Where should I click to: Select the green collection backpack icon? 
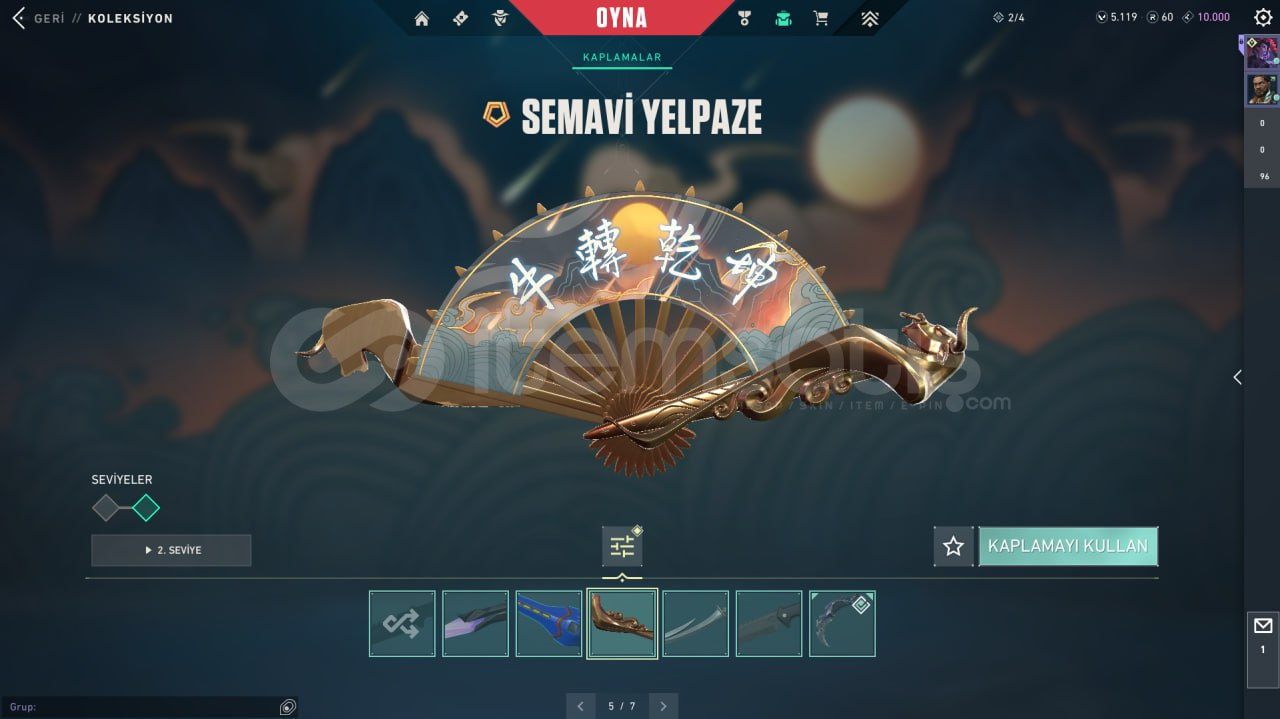click(783, 18)
